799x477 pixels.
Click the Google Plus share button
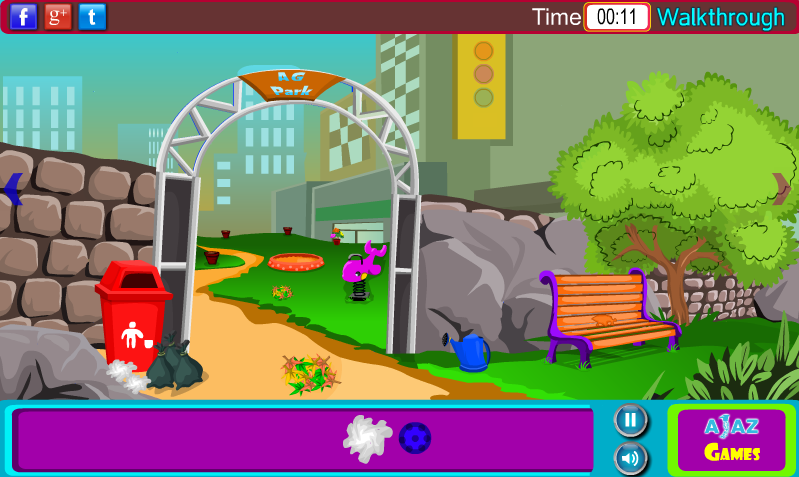click(58, 16)
